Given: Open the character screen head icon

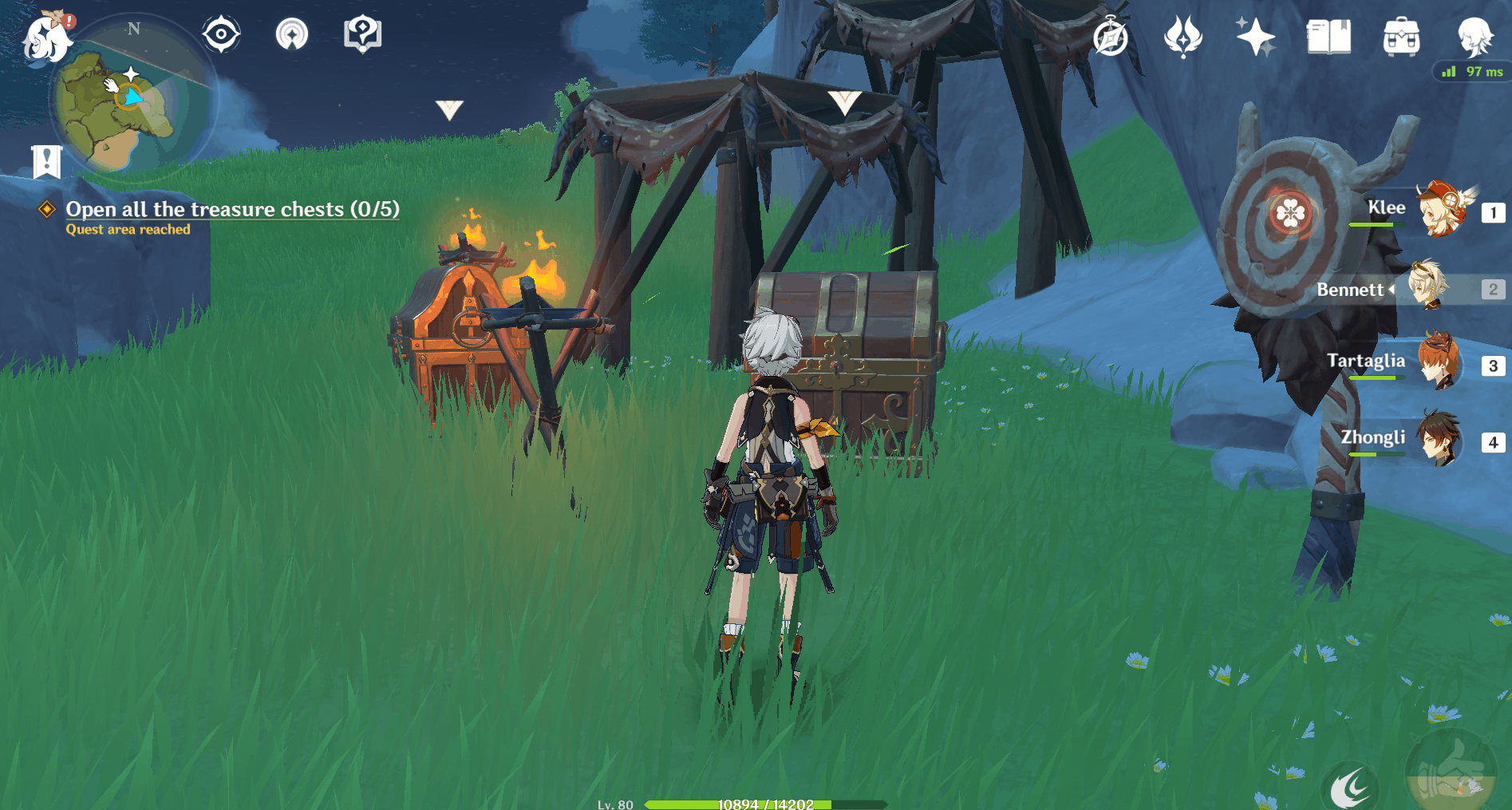Looking at the screenshot, I should point(1474,37).
